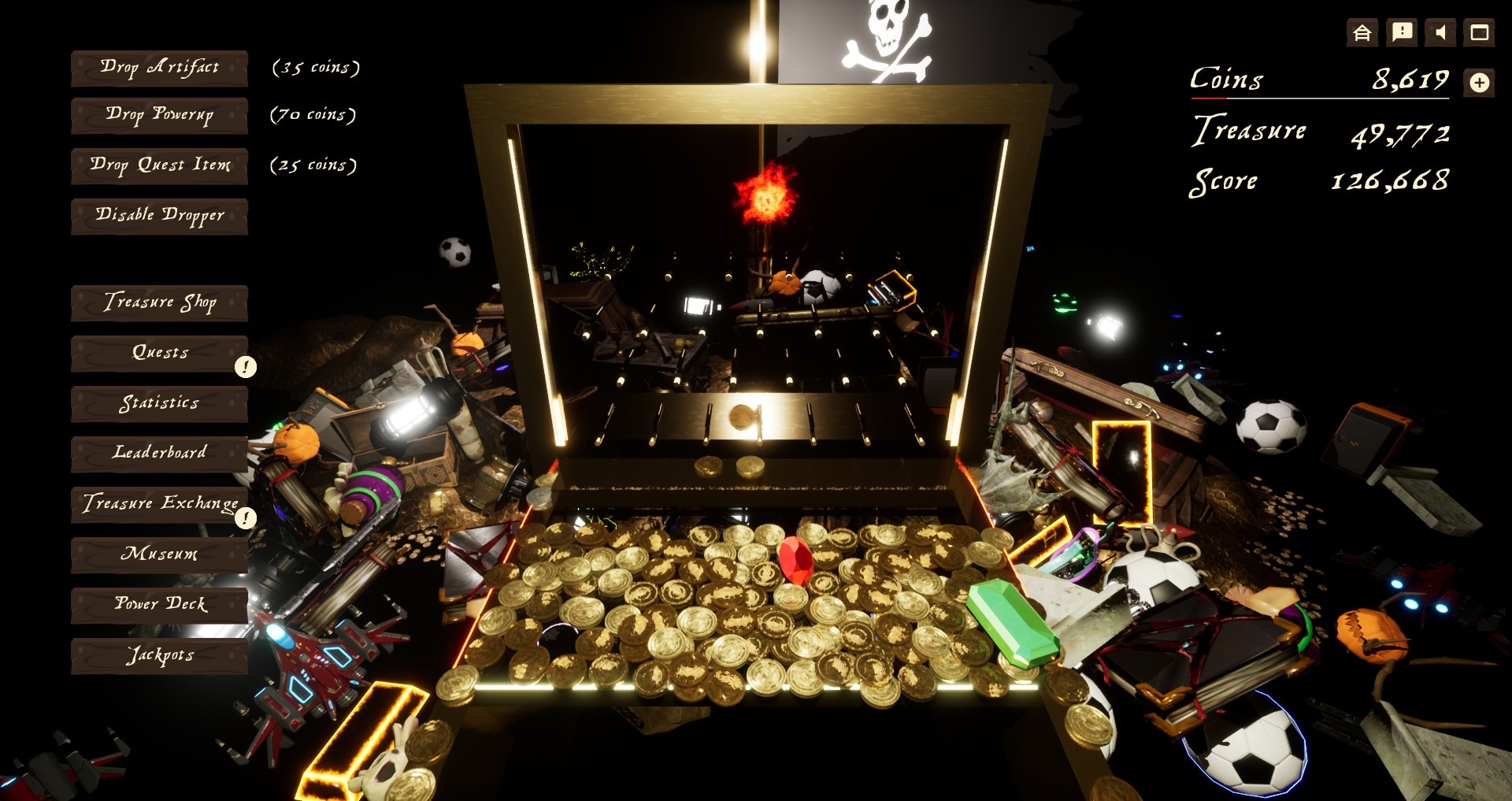The width and height of the screenshot is (1512, 801).
Task: Drop a Quest Item for 25 coins
Action: pyautogui.click(x=158, y=166)
